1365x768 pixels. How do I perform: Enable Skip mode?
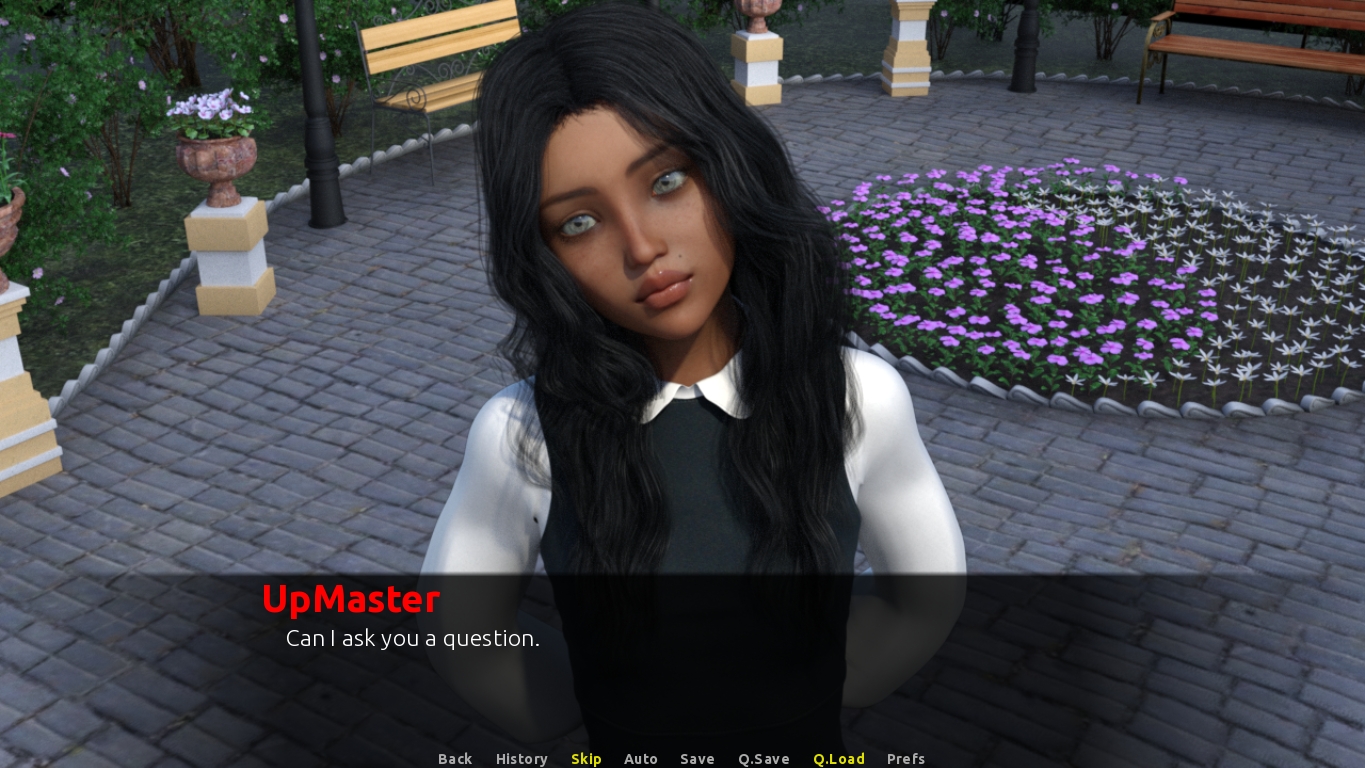[586, 759]
